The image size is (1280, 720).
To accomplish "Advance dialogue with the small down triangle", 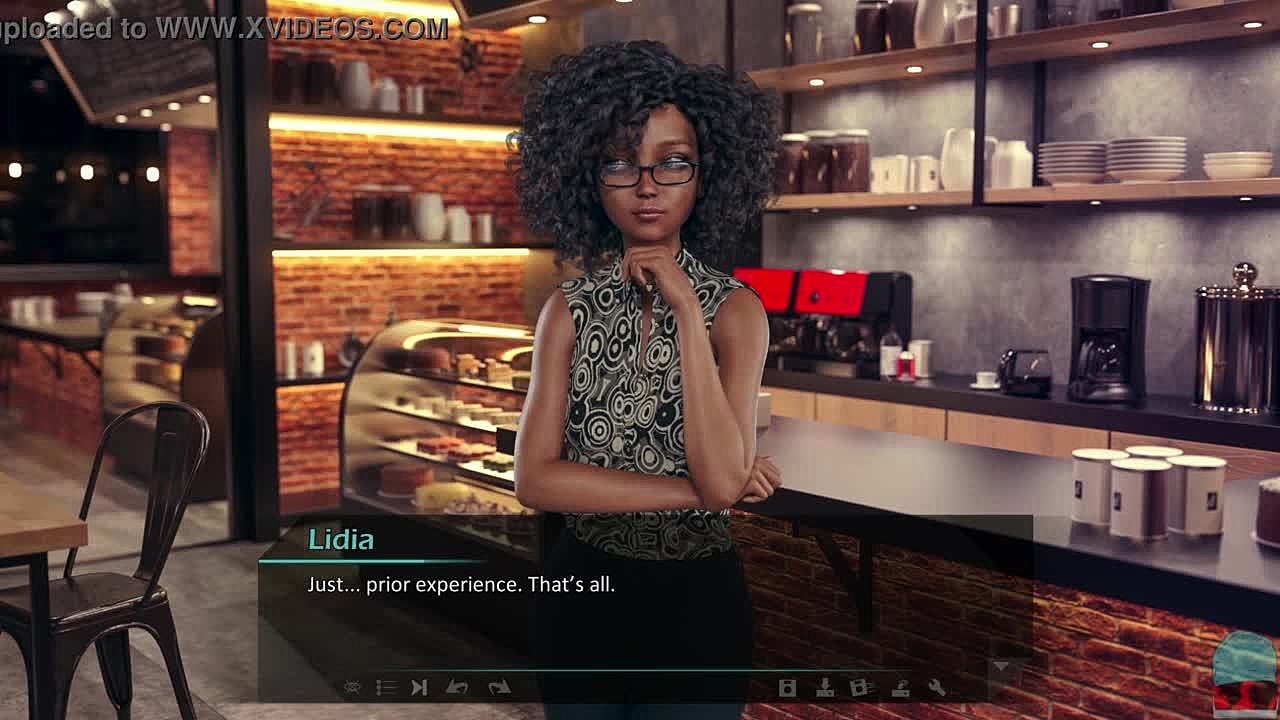I will (1001, 666).
